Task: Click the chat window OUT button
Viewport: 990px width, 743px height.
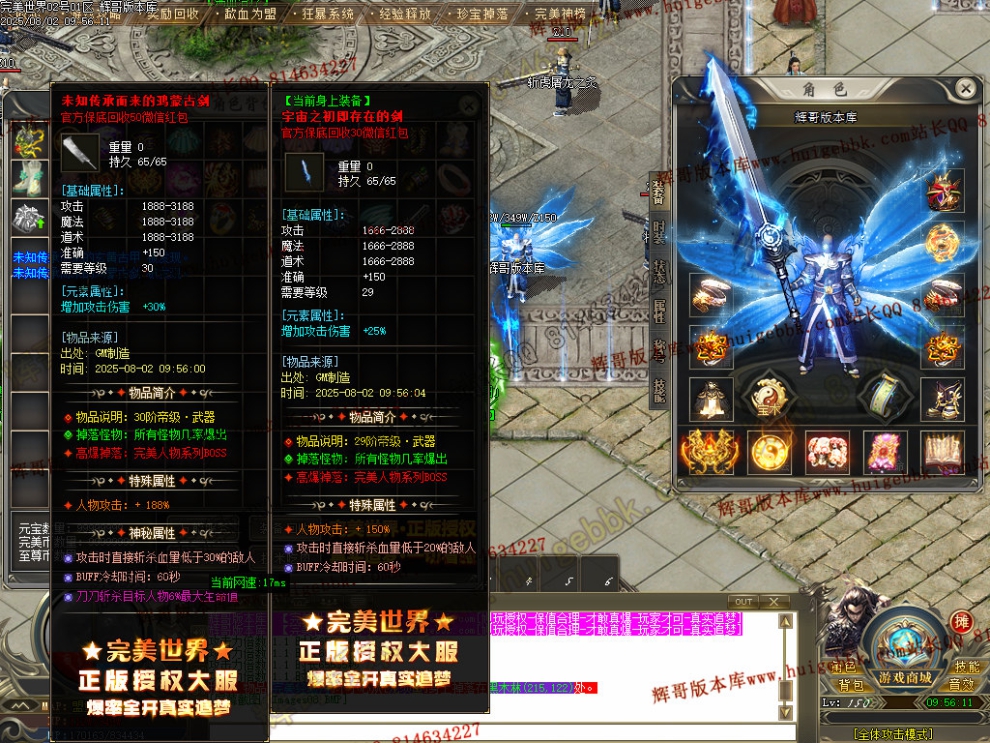Action: pyautogui.click(x=743, y=601)
